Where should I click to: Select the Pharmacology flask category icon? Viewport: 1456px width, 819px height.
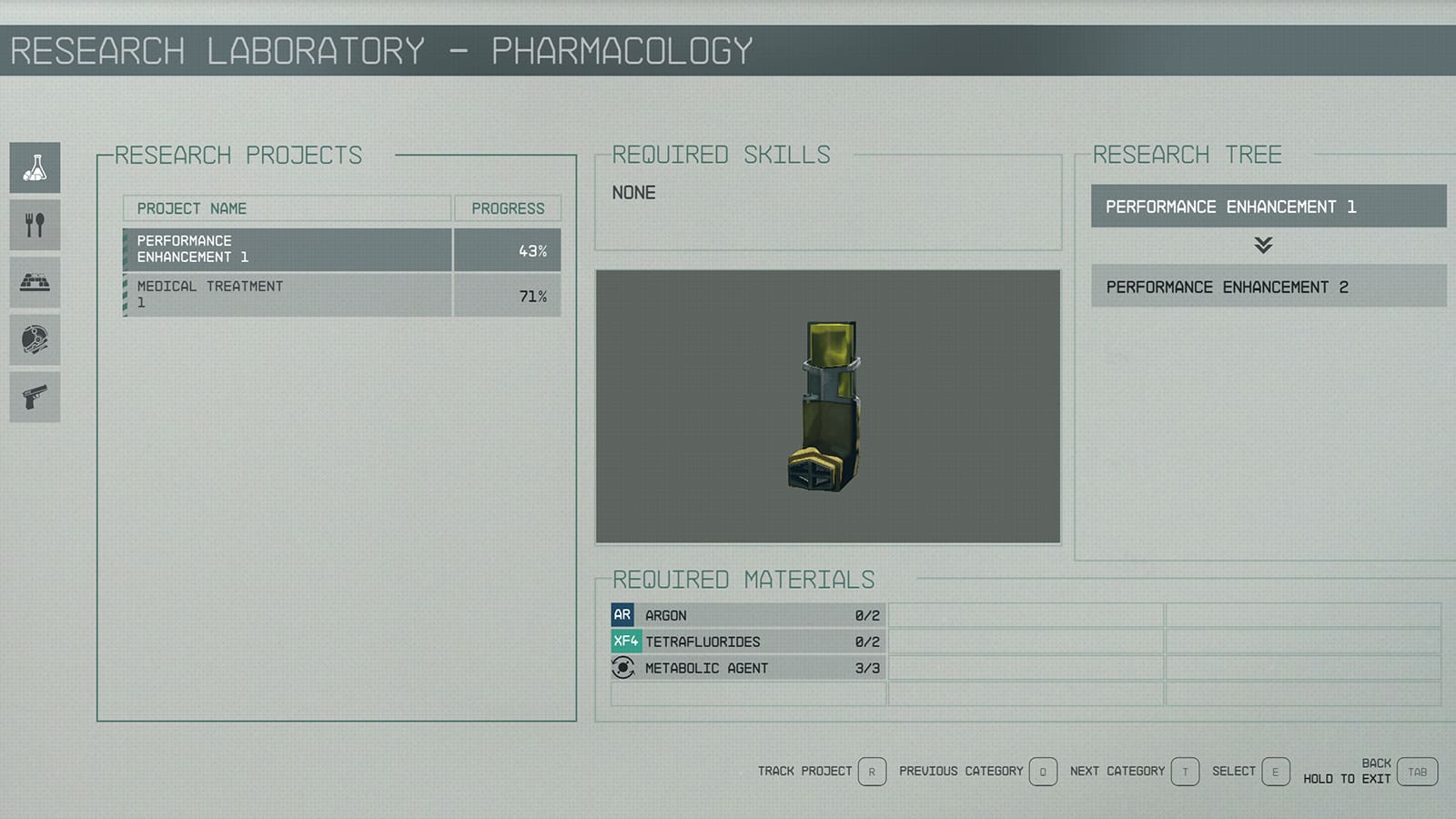tap(35, 167)
